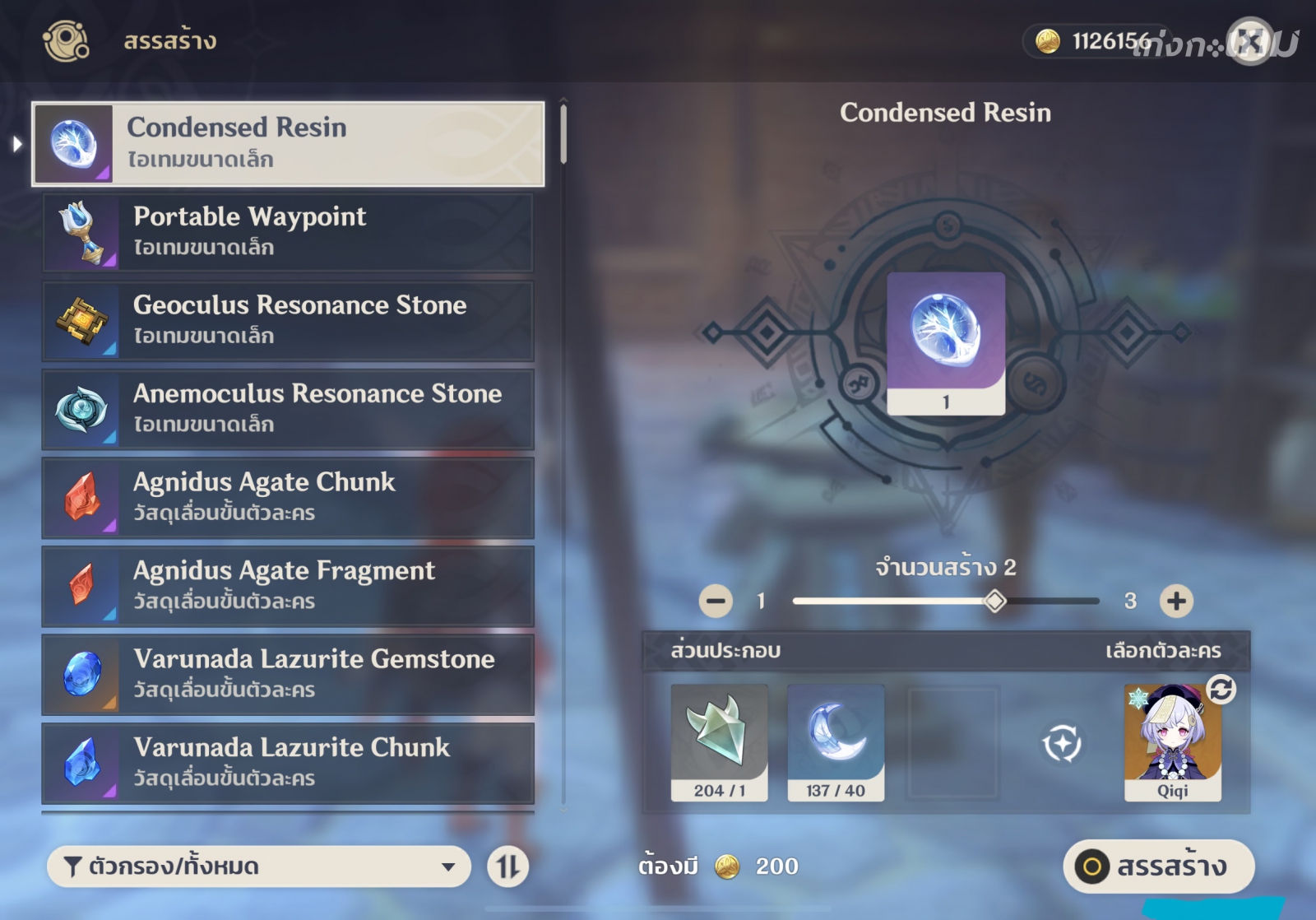Toggle the list sort order button
The width and height of the screenshot is (1316, 920).
click(507, 867)
